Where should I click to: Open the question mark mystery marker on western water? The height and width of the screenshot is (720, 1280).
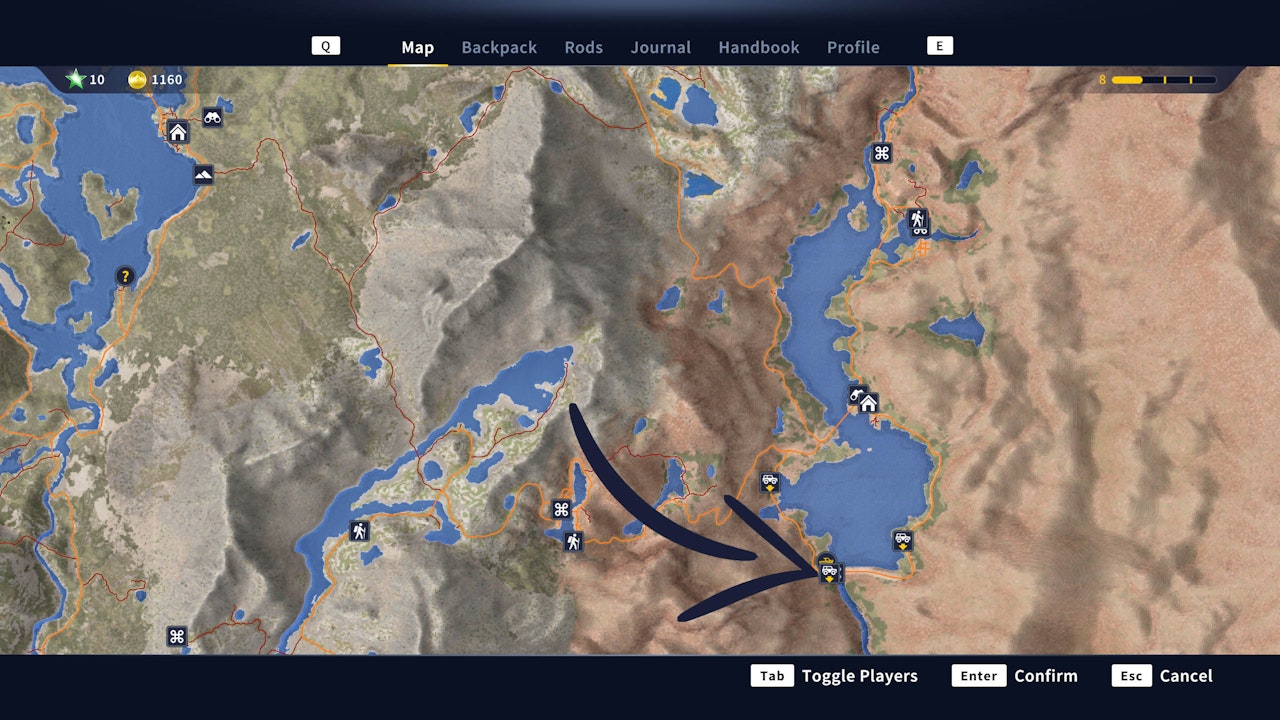[x=124, y=276]
